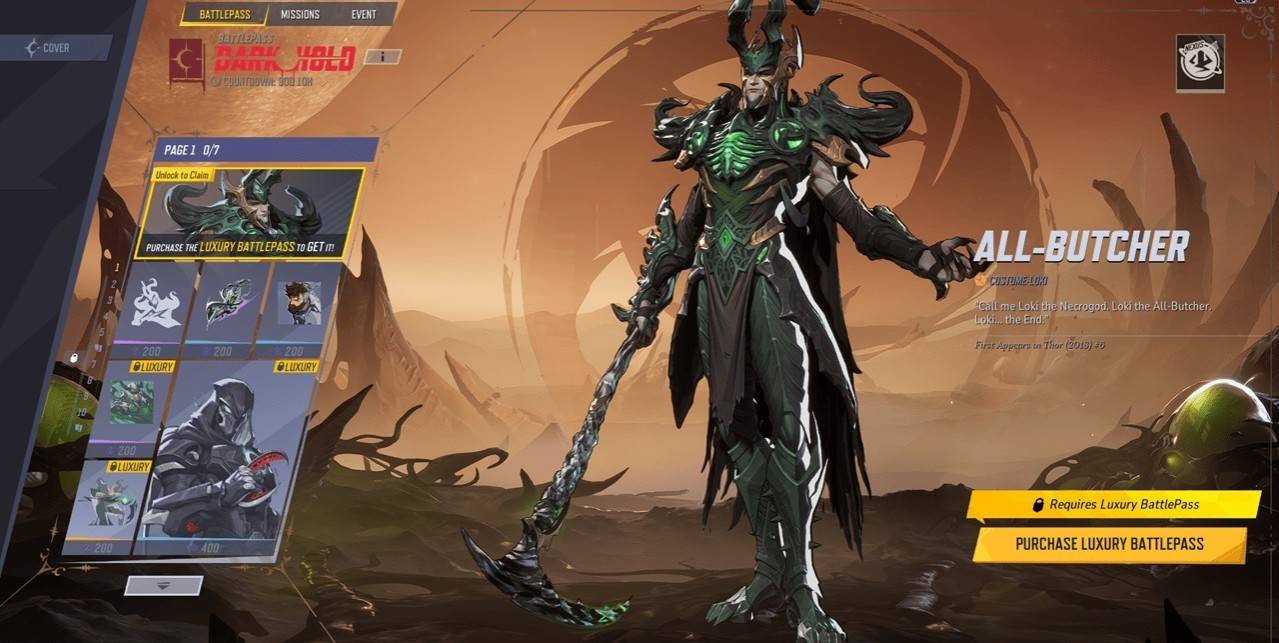Go to next page with down arrow
The width and height of the screenshot is (1279, 643).
coord(163,586)
